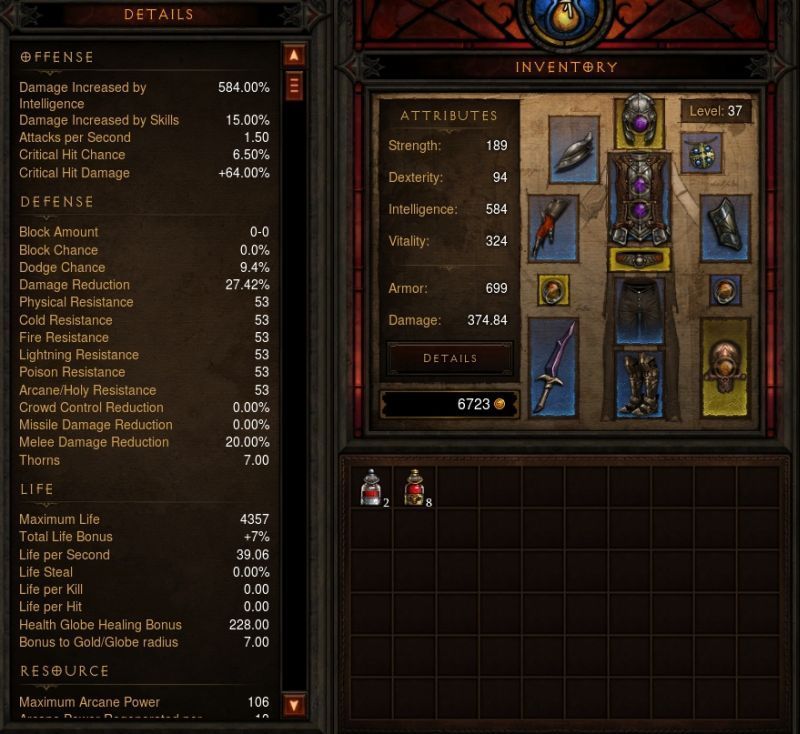The width and height of the screenshot is (800, 734).
Task: Select the purple-bladed sword weapon slot
Action: pos(553,365)
